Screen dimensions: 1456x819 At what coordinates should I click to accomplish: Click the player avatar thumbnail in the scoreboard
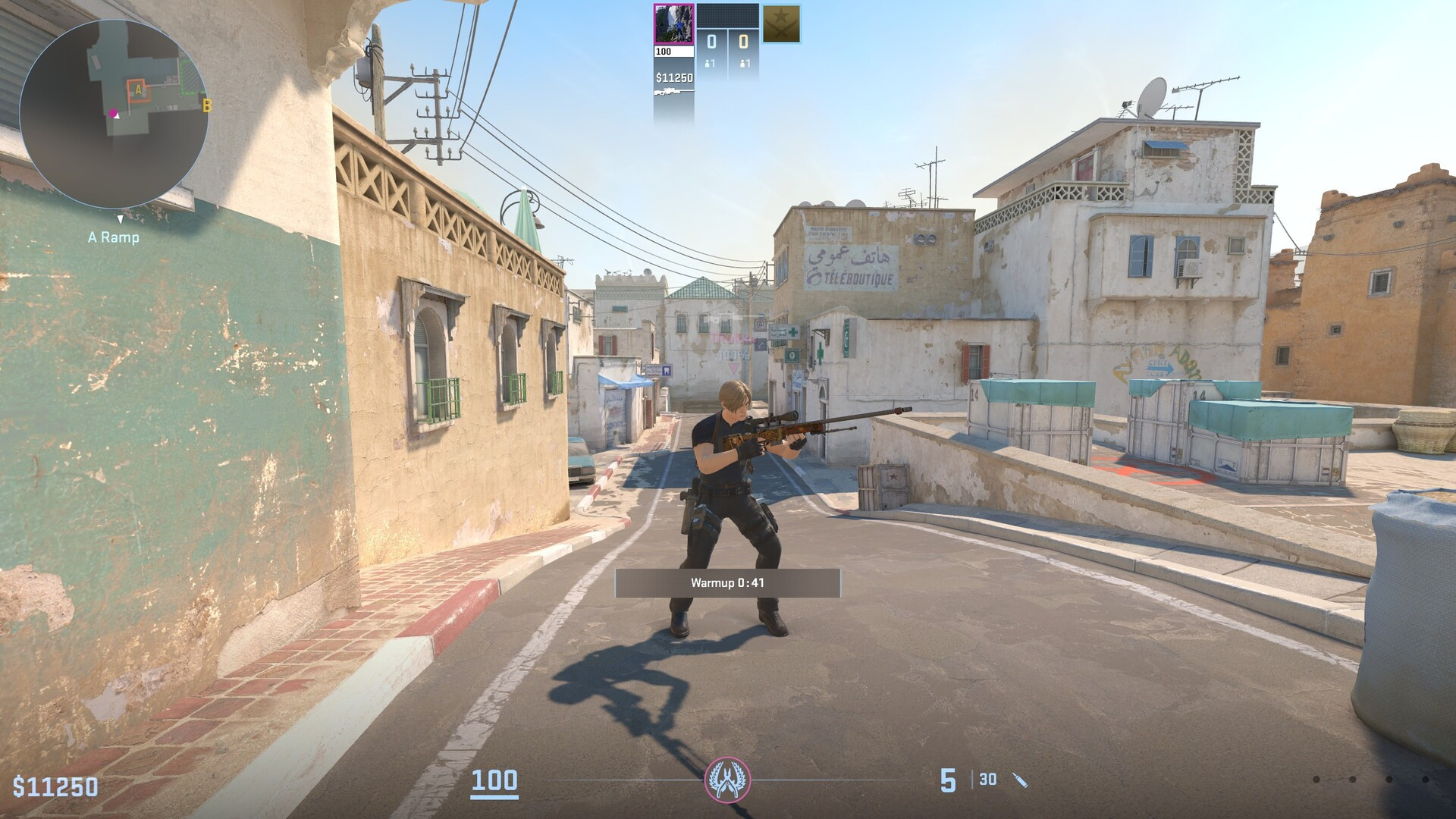tap(674, 24)
